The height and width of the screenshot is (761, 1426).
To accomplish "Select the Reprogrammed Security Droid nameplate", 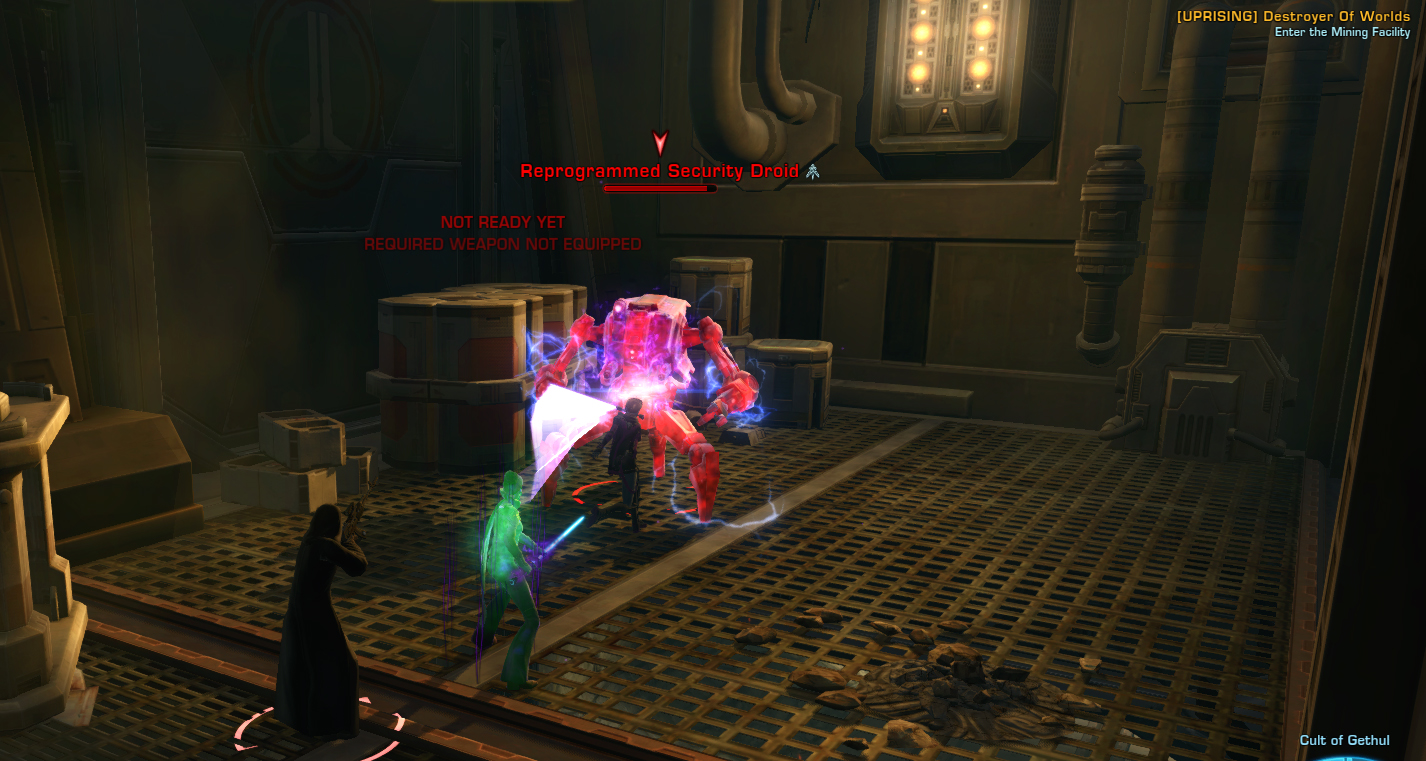I will [x=658, y=171].
